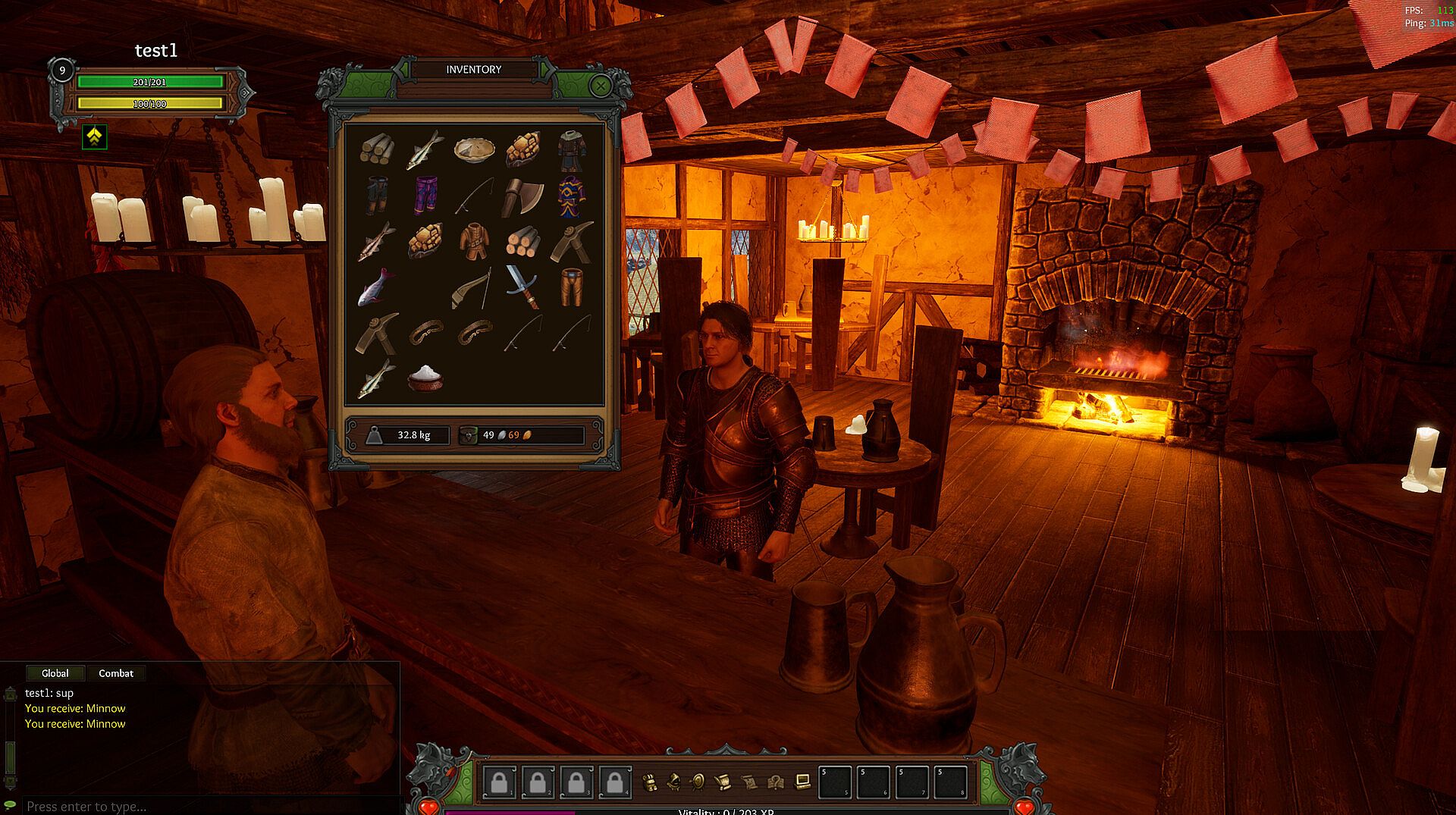
Task: Select the orange leather pants
Action: pyautogui.click(x=572, y=287)
